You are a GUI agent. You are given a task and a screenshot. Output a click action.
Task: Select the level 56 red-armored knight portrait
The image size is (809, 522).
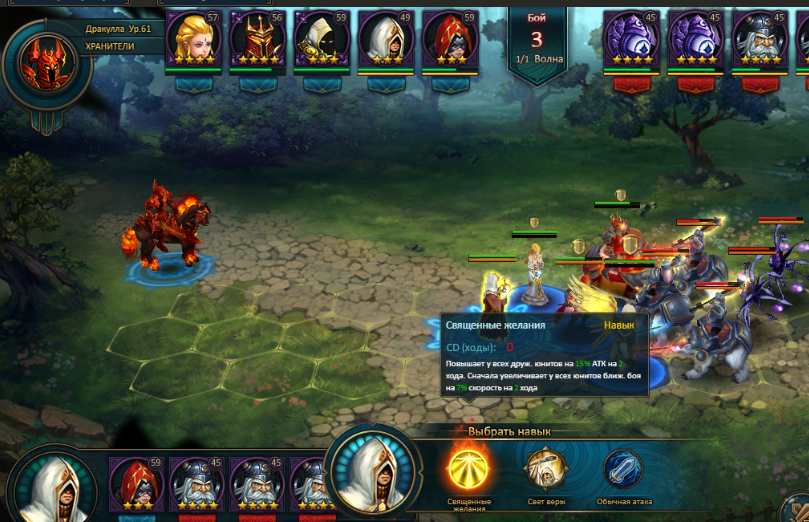[x=258, y=39]
